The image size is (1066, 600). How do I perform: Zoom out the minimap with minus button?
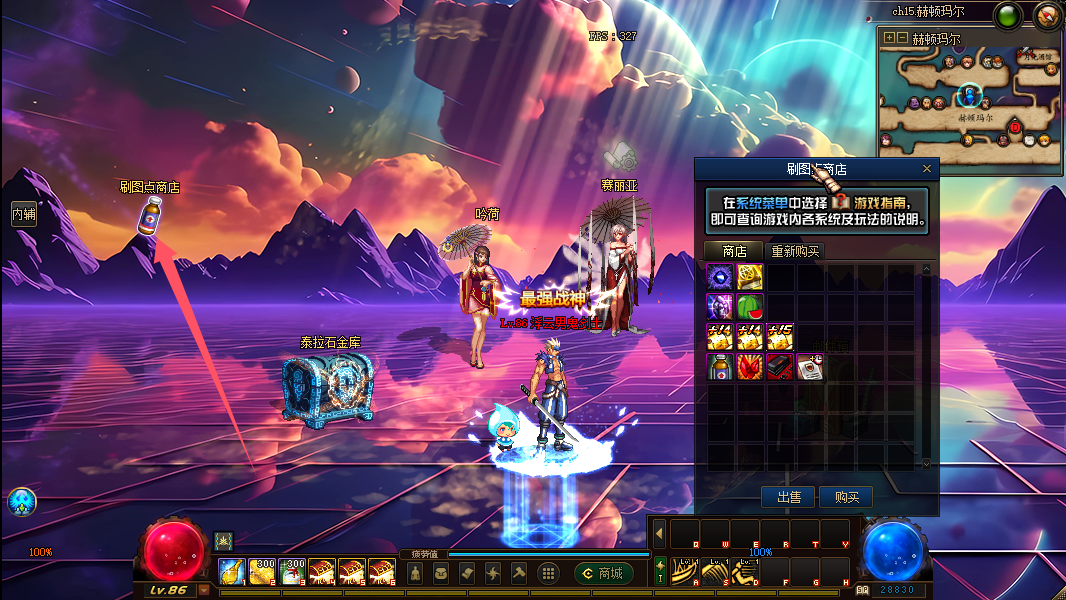click(903, 38)
